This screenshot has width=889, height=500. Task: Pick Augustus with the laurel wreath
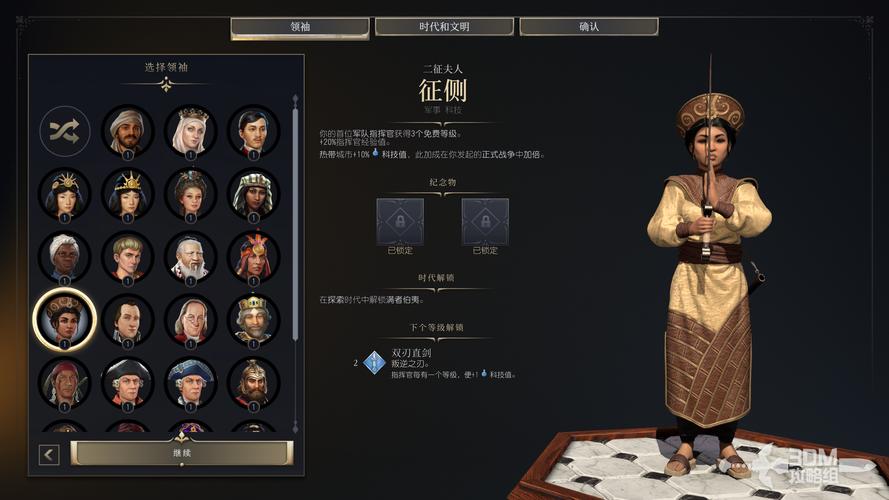coord(127,257)
